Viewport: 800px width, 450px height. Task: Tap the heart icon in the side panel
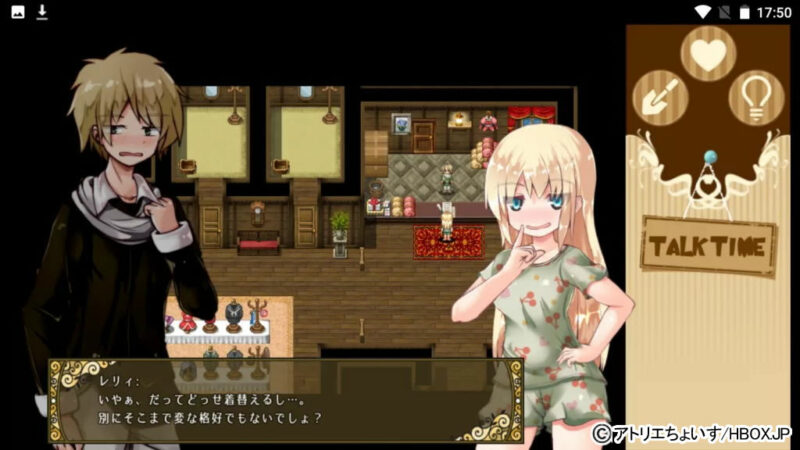point(708,53)
